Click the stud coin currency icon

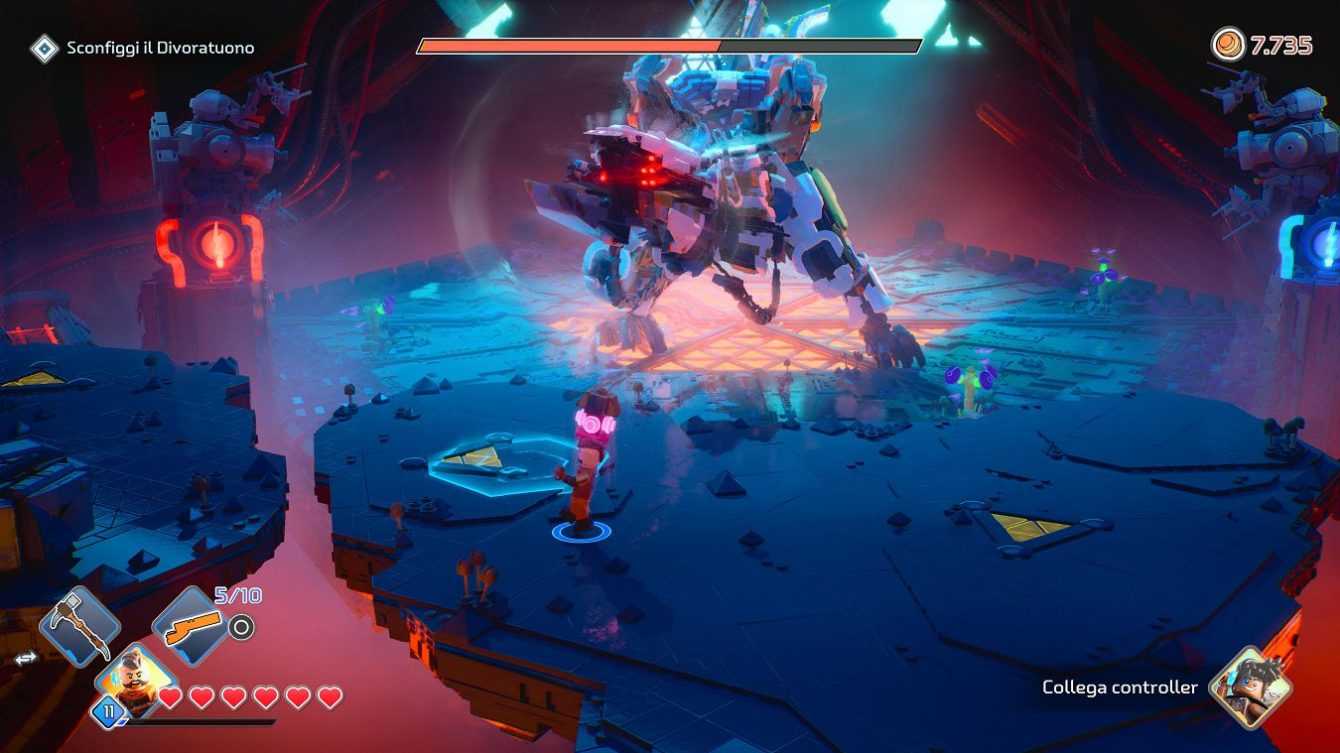1228,45
